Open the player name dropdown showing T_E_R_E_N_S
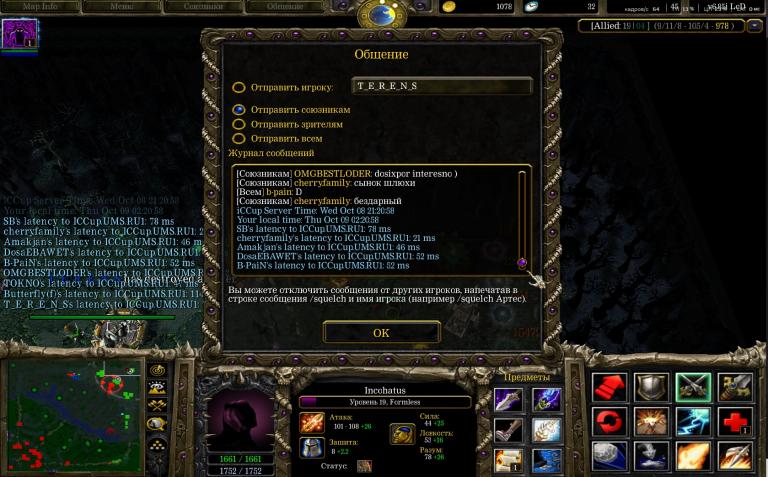 coord(441,87)
